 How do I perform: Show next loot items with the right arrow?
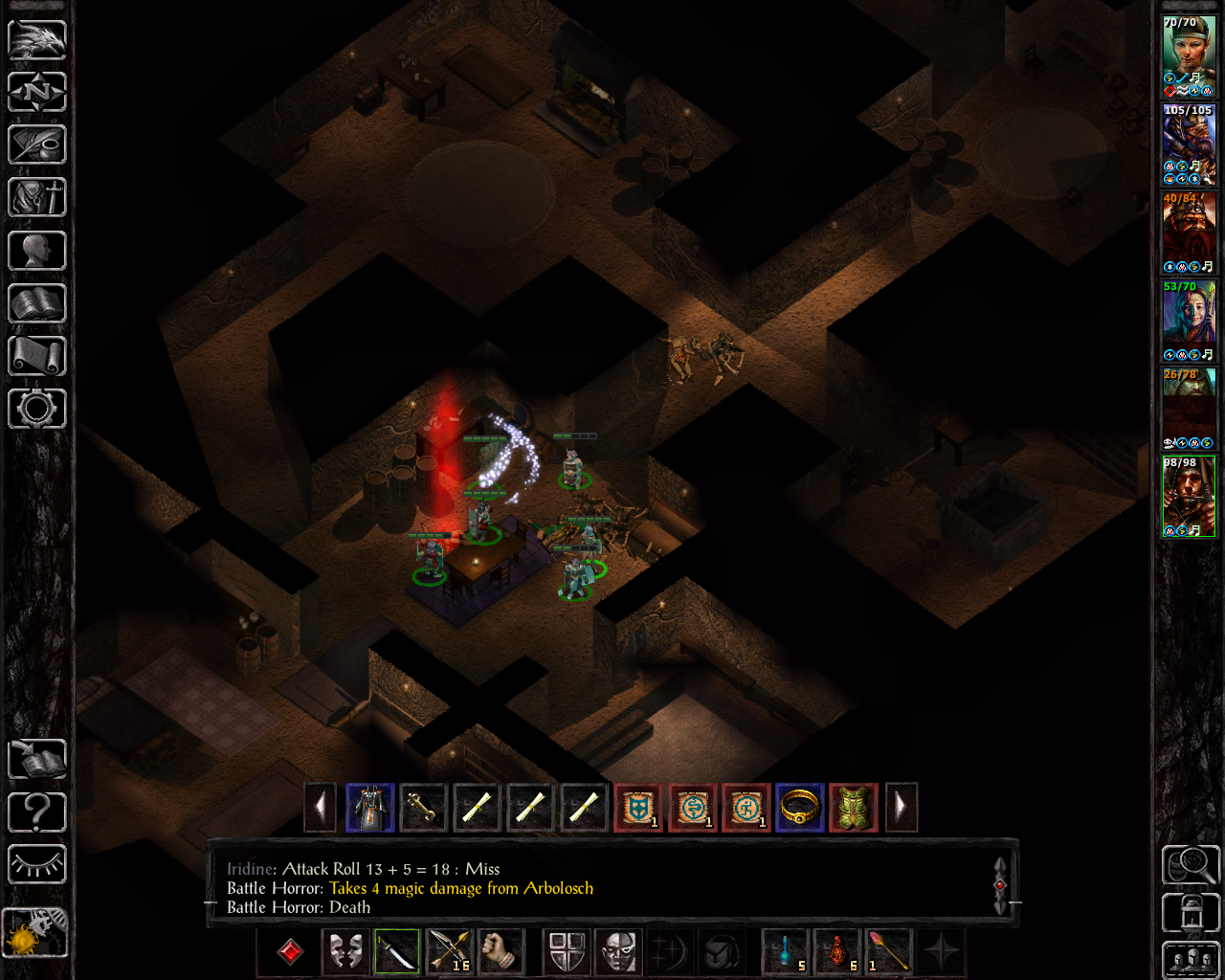point(901,808)
